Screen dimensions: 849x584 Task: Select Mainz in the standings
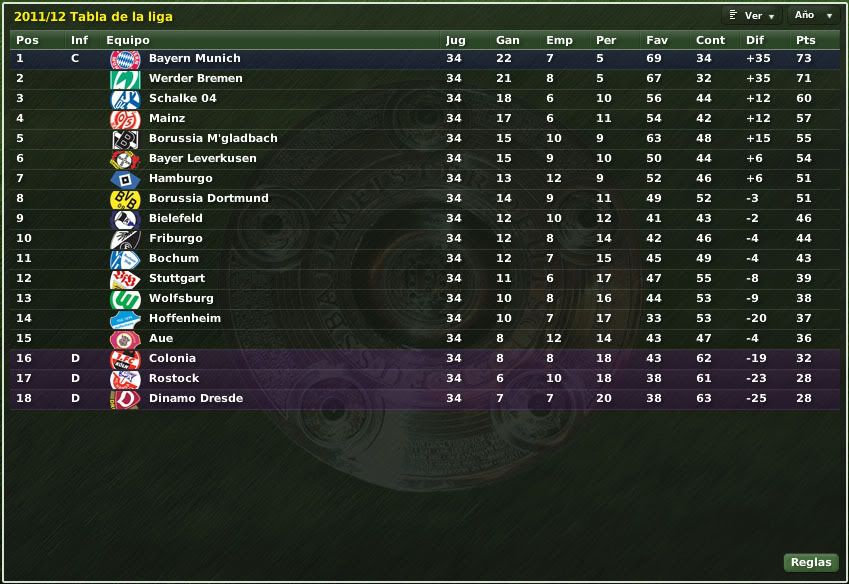point(167,119)
